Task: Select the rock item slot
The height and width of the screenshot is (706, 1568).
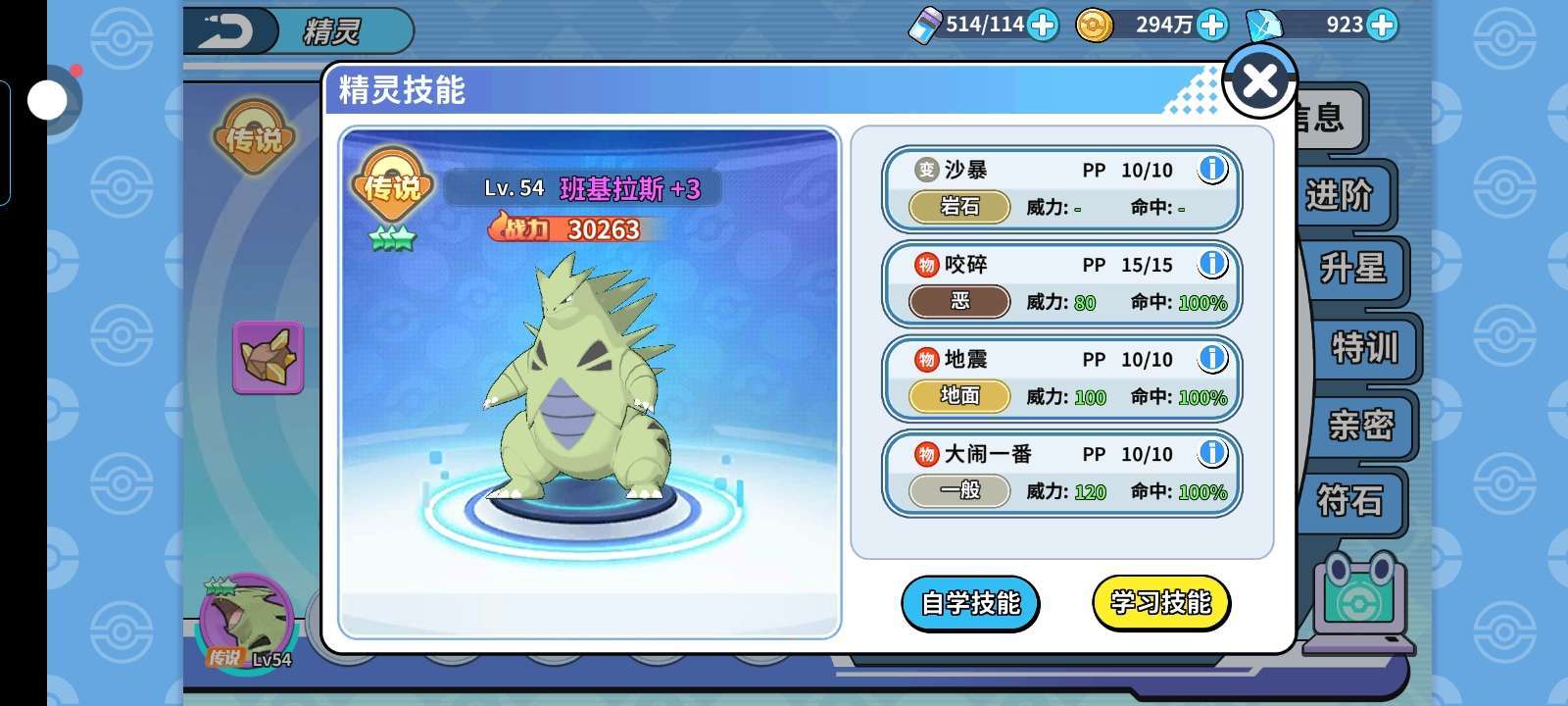Action: pos(268,357)
